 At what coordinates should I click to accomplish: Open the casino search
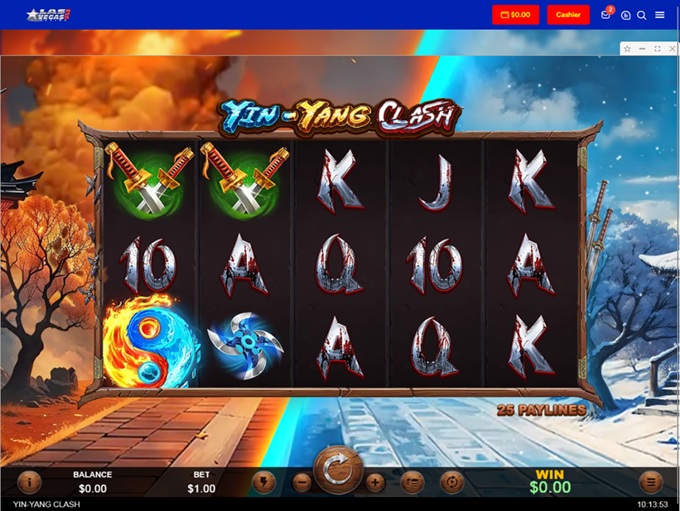642,15
